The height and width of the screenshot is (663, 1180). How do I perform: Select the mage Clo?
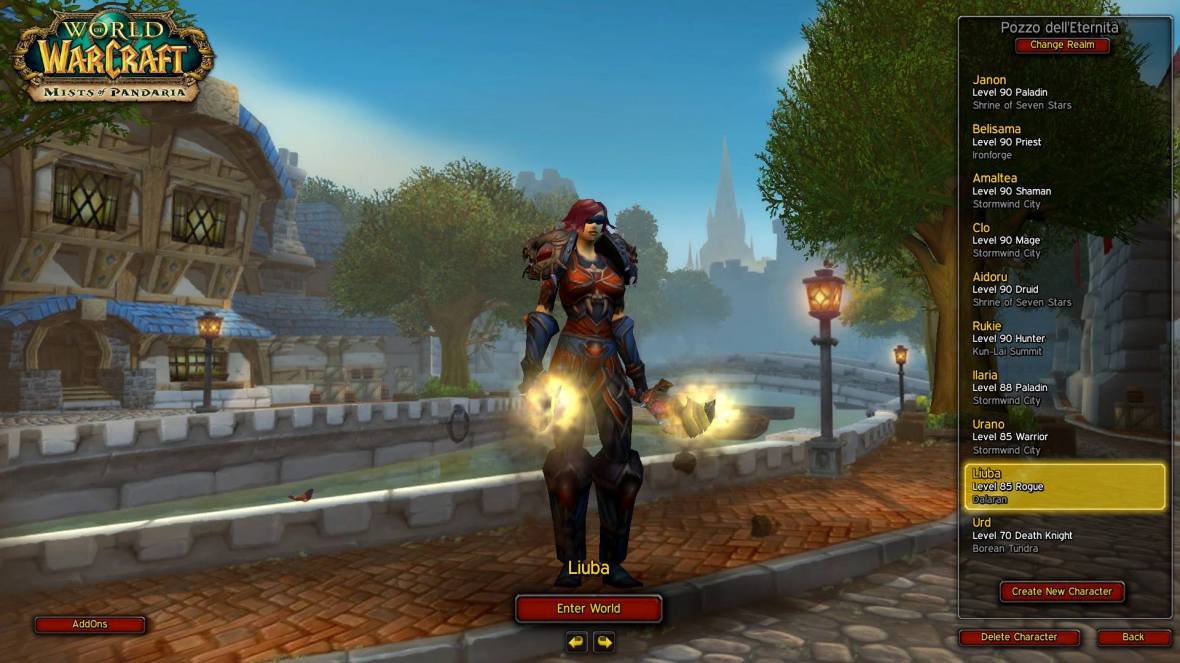click(x=1064, y=240)
